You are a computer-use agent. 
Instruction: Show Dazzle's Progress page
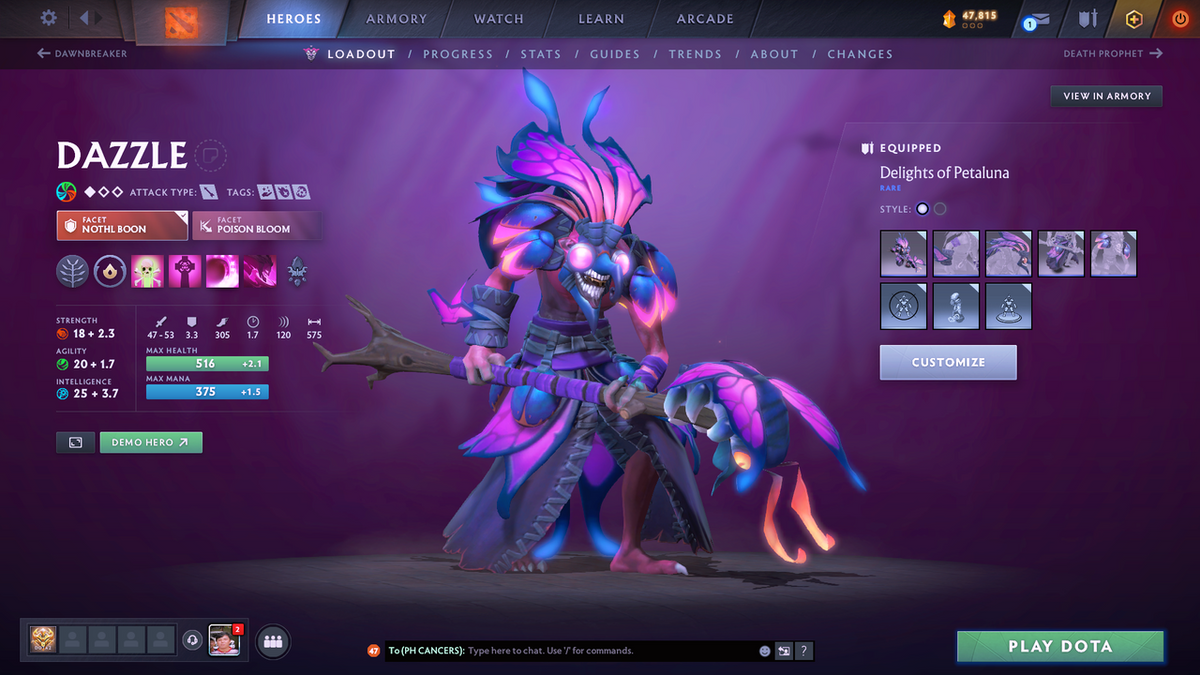click(458, 54)
